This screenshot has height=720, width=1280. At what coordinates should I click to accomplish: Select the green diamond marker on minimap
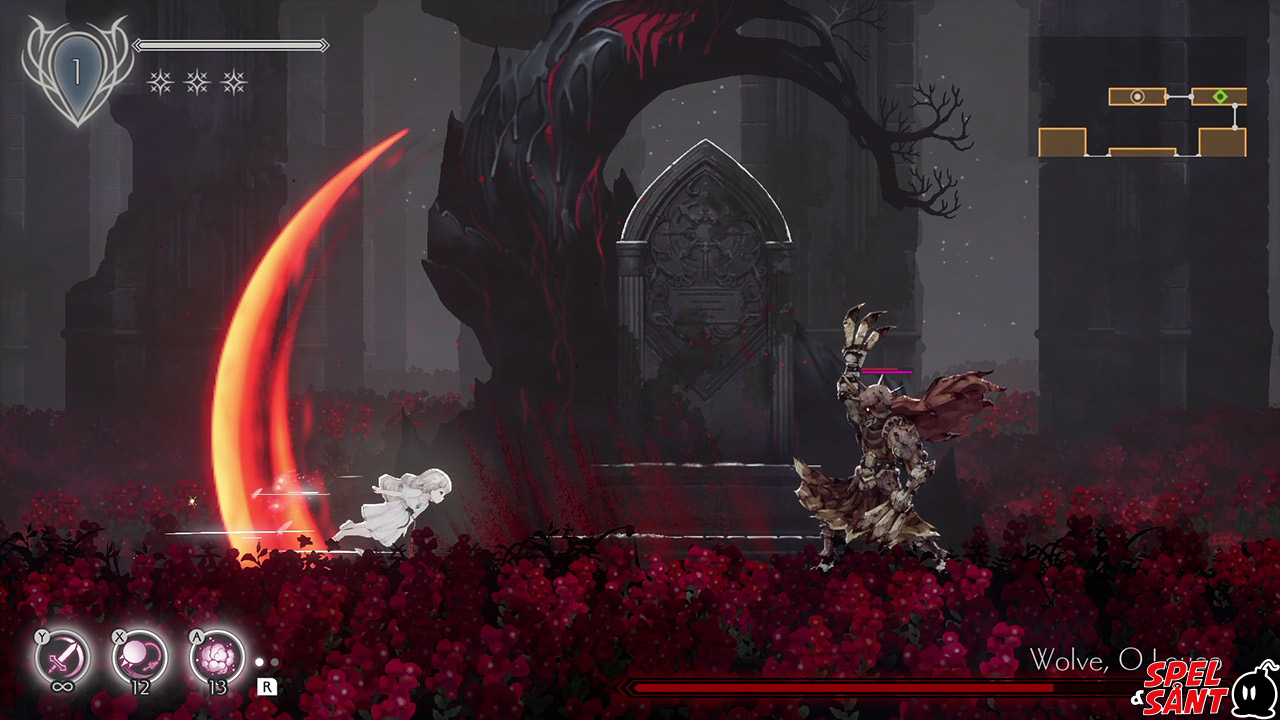[x=1220, y=97]
